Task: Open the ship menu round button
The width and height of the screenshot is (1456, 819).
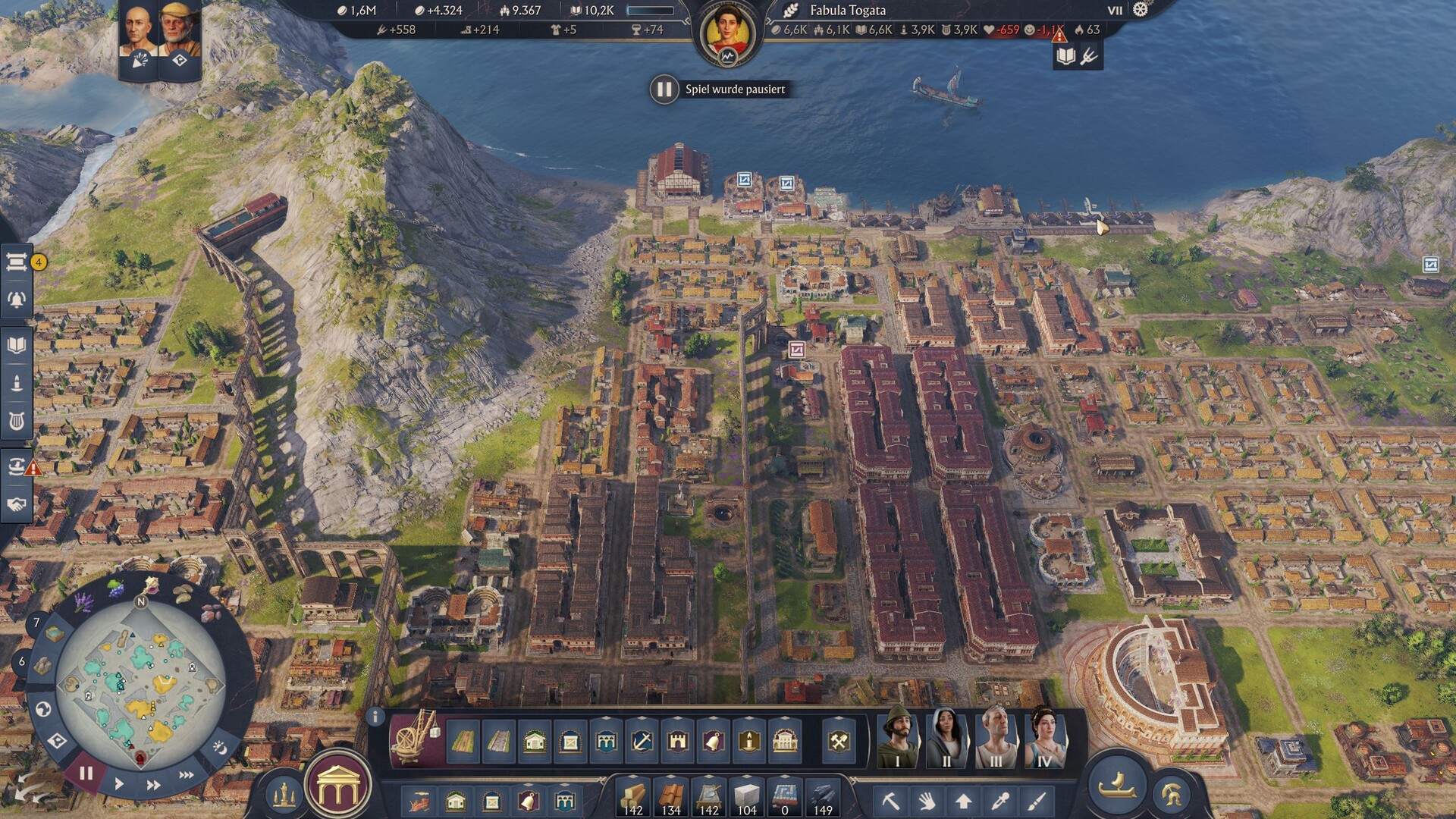Action: coord(1117,785)
